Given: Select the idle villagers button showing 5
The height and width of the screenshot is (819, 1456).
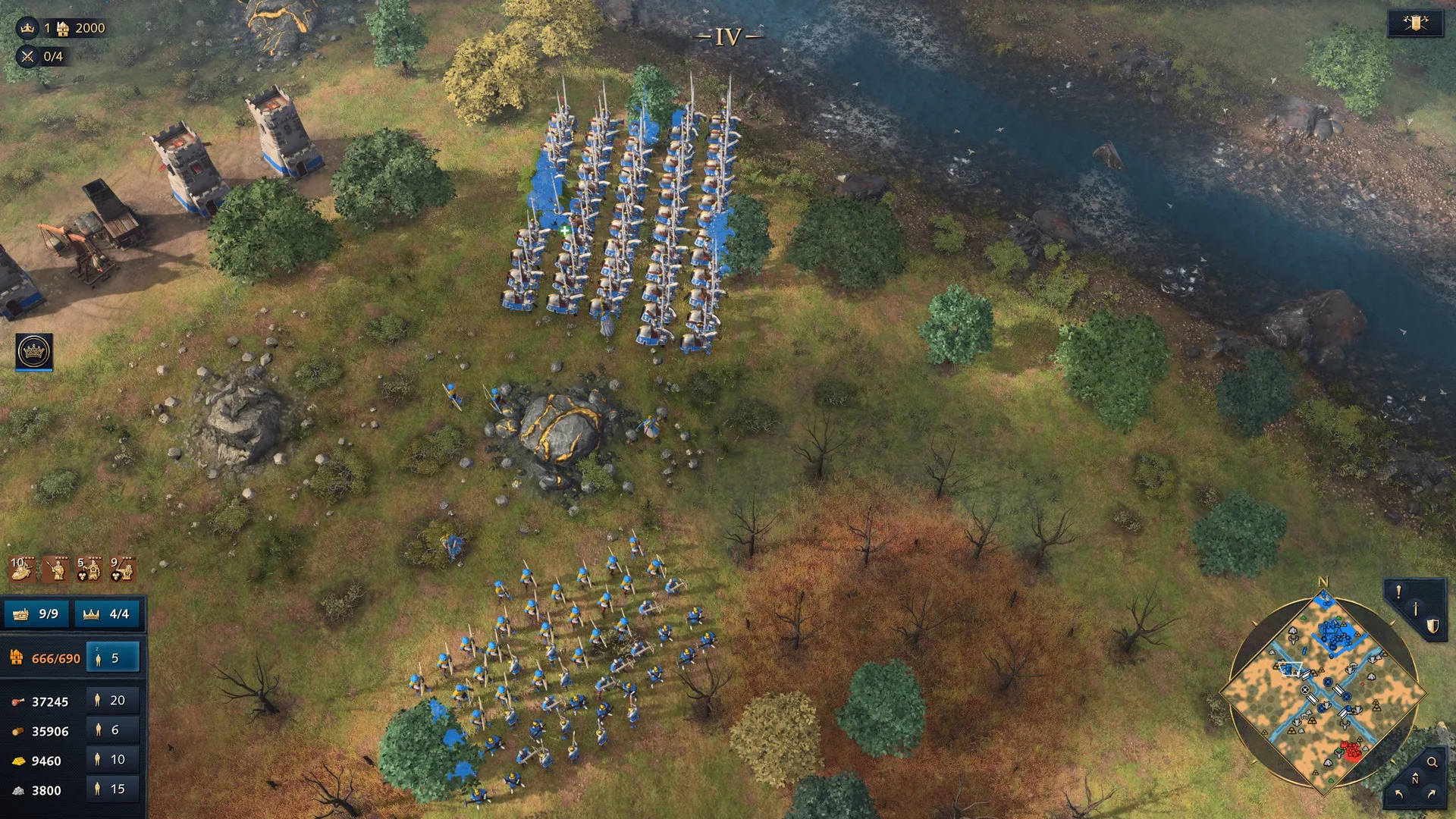Looking at the screenshot, I should [x=113, y=658].
